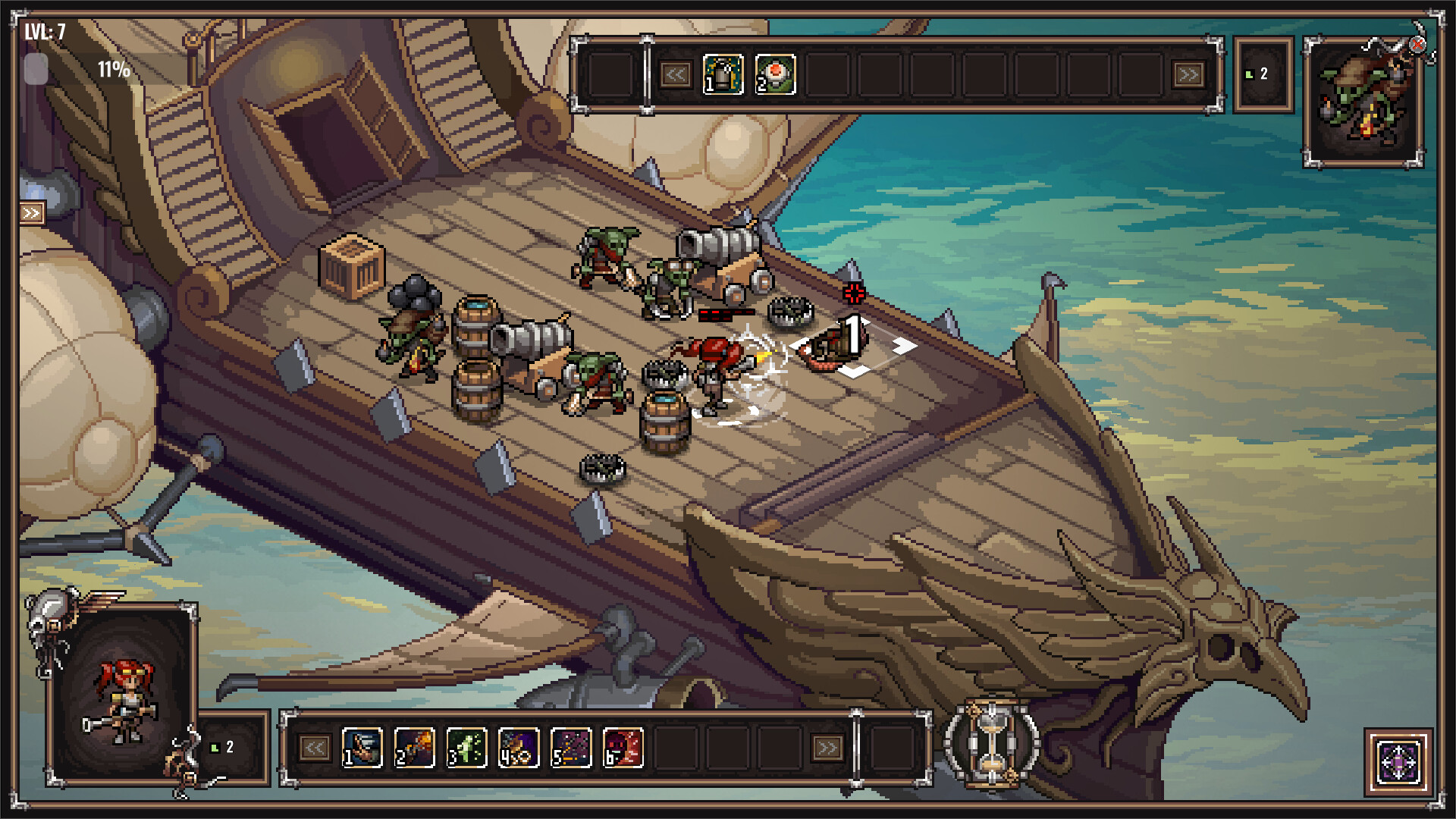Image resolution: width=1456 pixels, height=819 pixels.
Task: Click the 11% progress indicator
Action: [112, 71]
